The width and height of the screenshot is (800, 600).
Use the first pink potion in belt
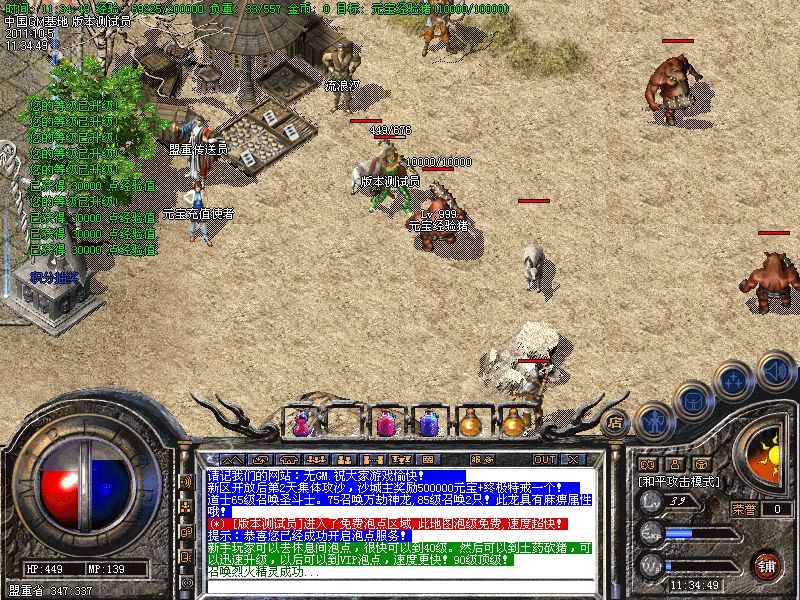point(301,423)
